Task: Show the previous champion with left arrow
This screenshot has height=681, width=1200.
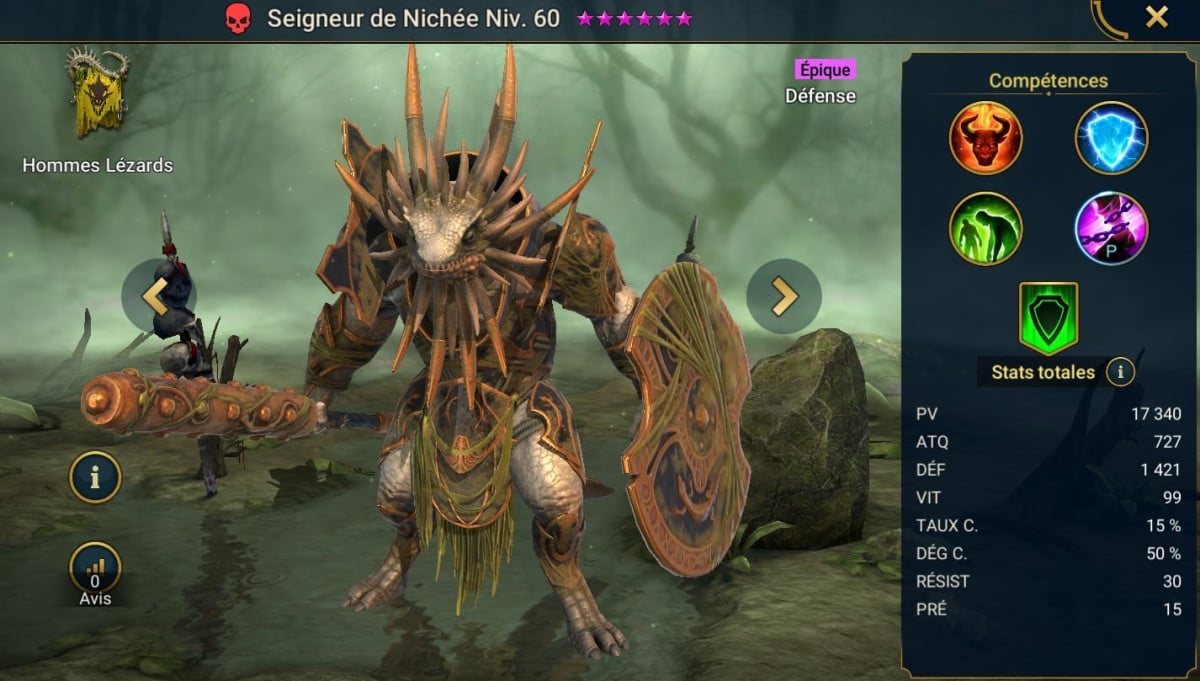Action: 158,295
